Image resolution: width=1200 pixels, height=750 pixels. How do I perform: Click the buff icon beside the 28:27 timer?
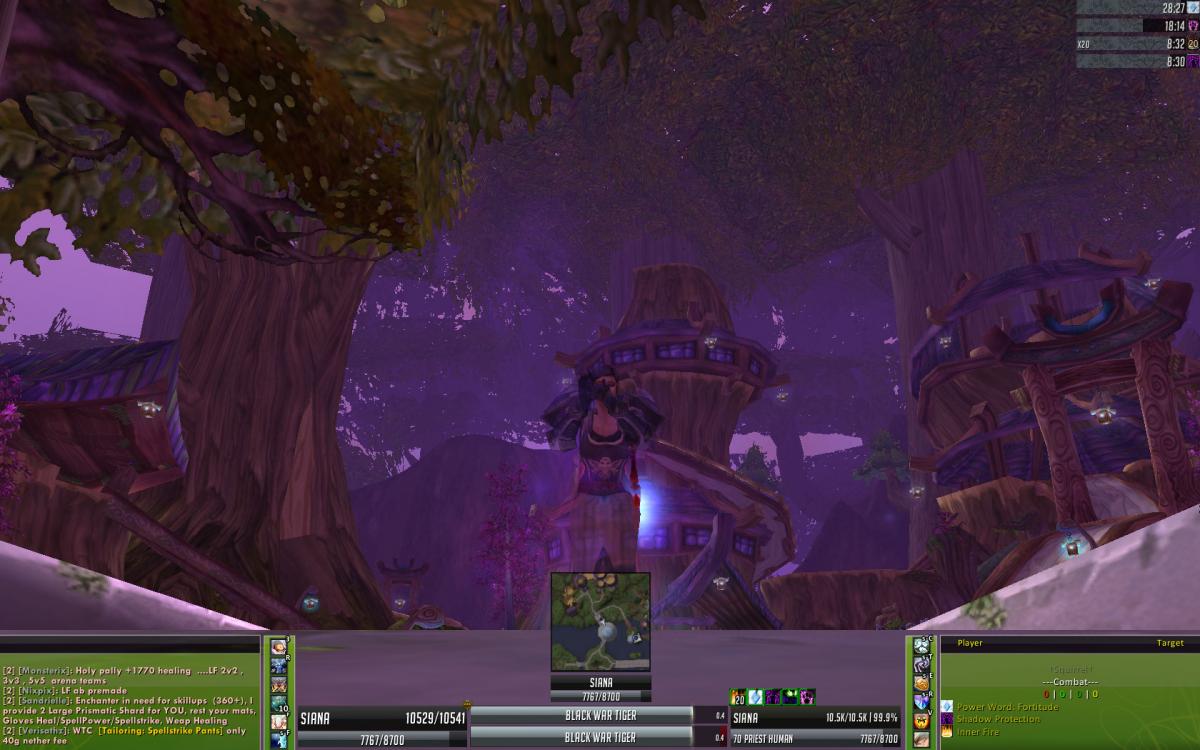[1193, 7]
